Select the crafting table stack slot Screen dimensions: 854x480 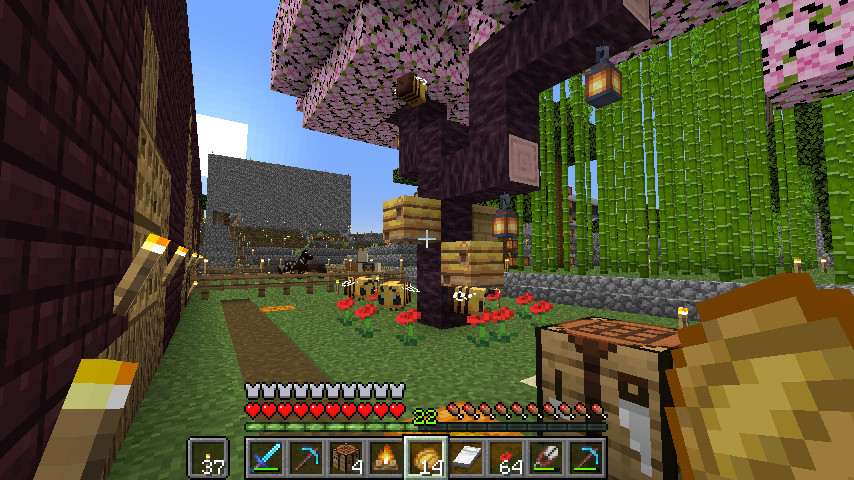click(x=345, y=458)
